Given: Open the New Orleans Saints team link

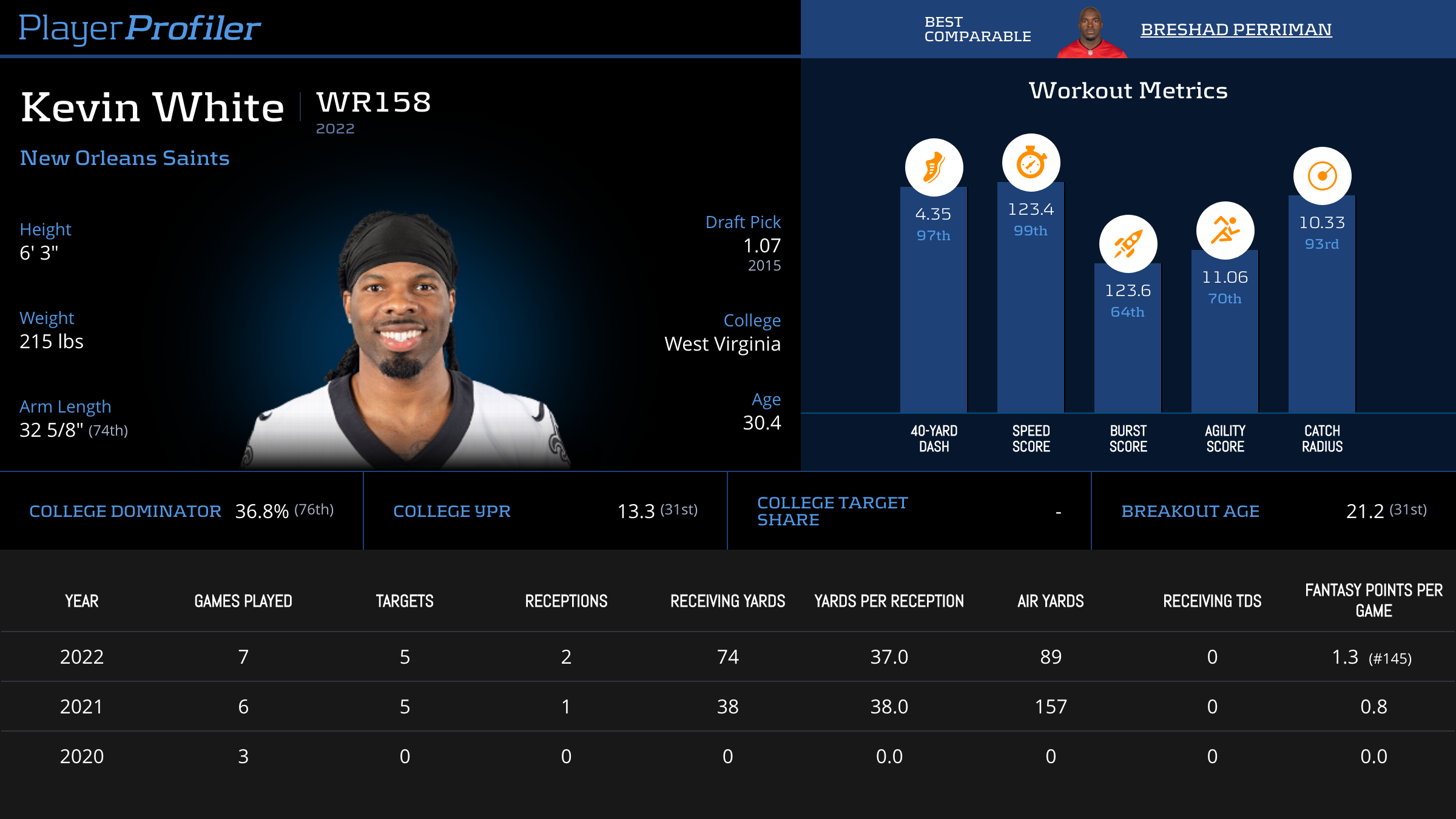Looking at the screenshot, I should tap(124, 158).
